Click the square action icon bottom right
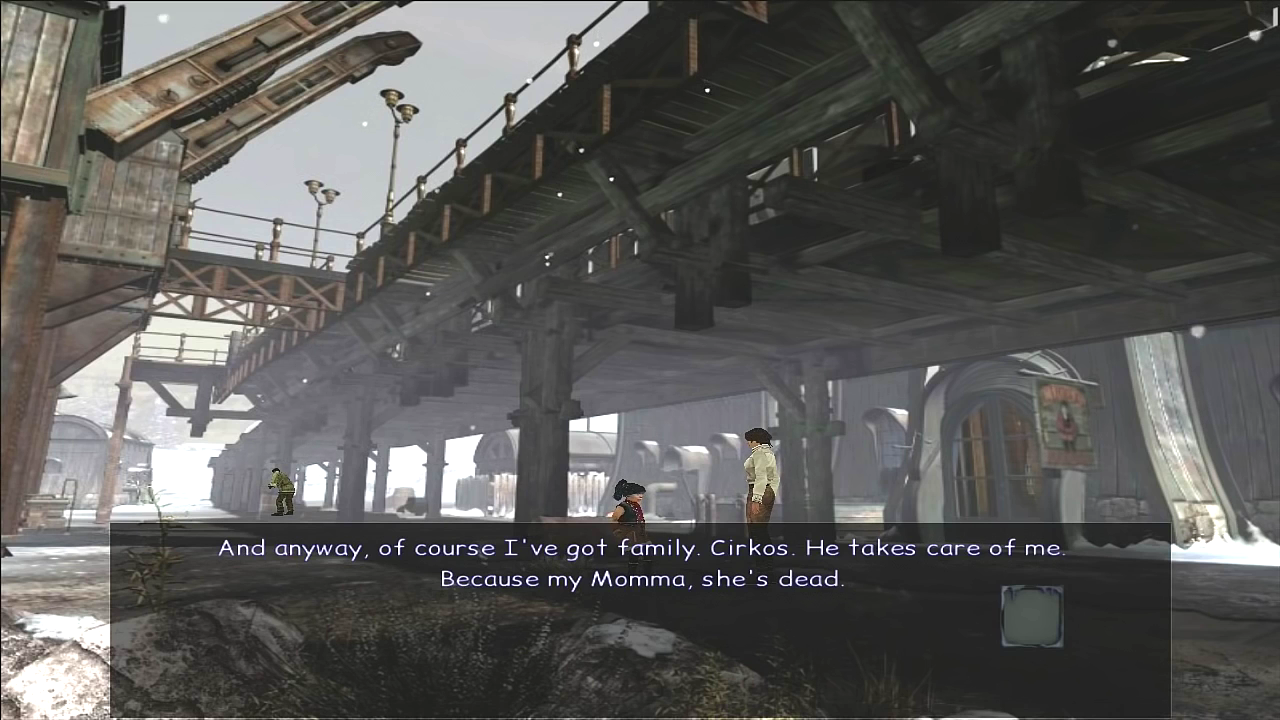1280x720 pixels. tap(1032, 616)
